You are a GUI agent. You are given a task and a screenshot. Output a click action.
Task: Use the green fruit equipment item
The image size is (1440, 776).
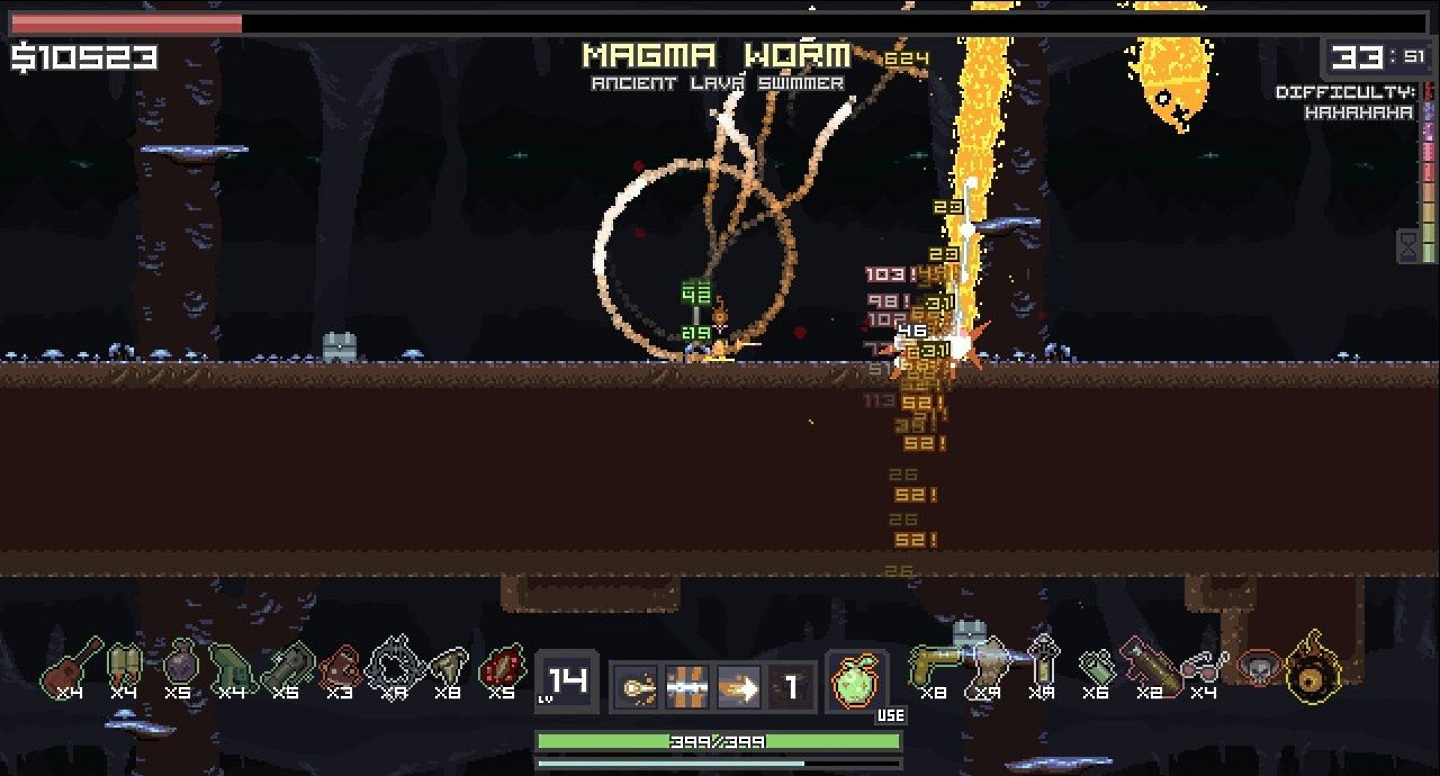856,683
